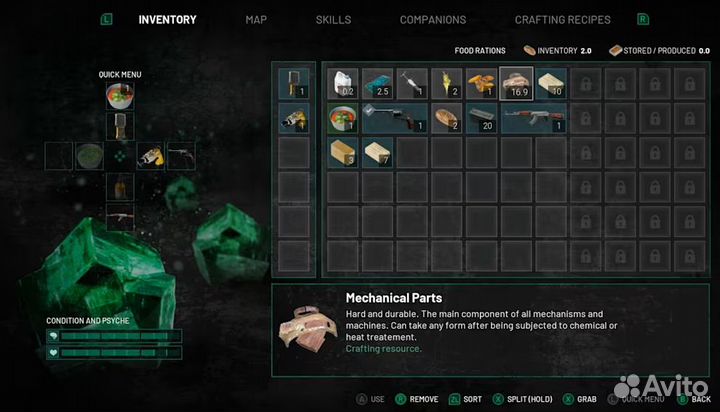Viewport: 720px width, 412px height.
Task: Open the Skills tab
Action: 333,20
